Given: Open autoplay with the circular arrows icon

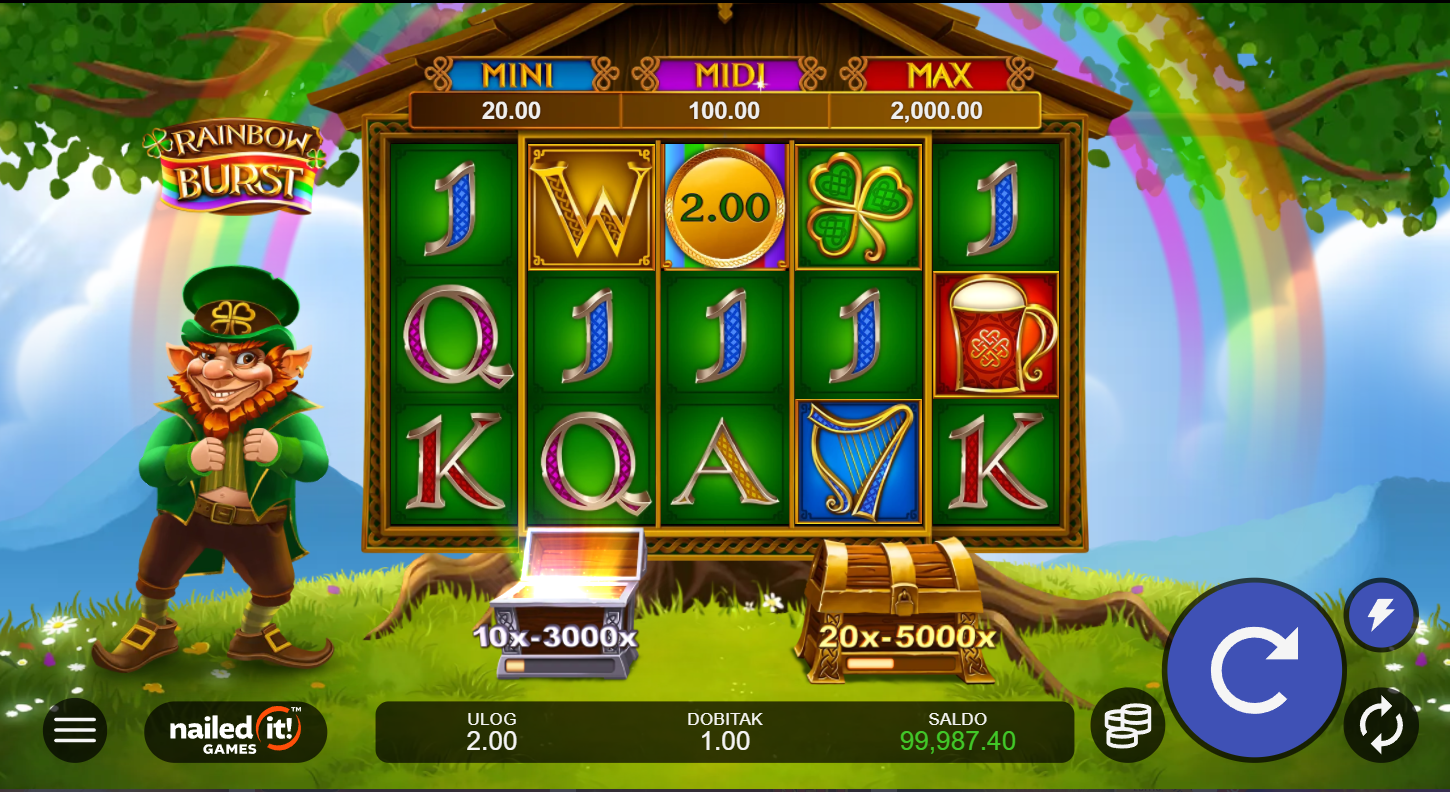Looking at the screenshot, I should [x=1381, y=725].
